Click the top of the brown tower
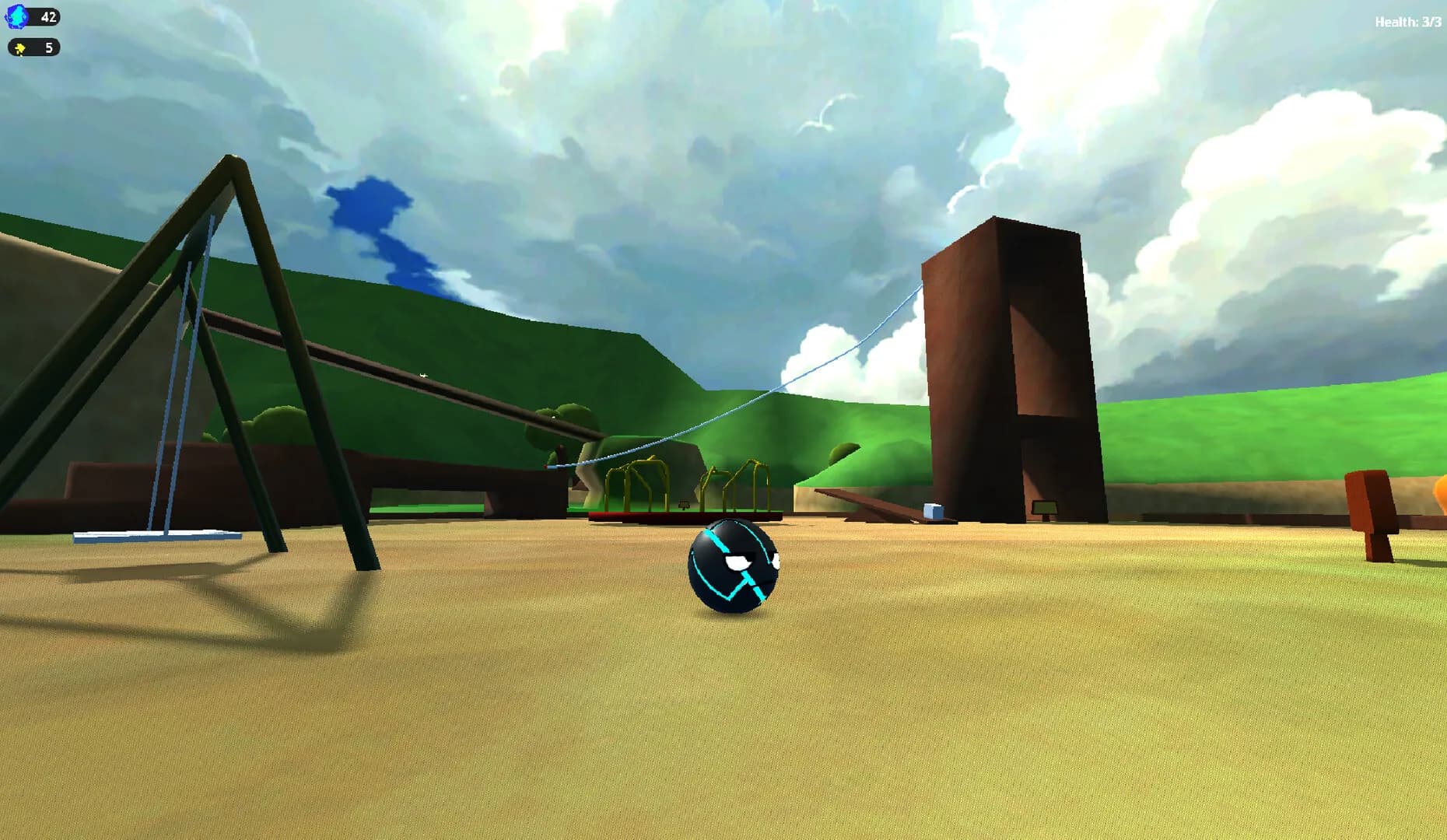The height and width of the screenshot is (840, 1447). coord(1004,233)
